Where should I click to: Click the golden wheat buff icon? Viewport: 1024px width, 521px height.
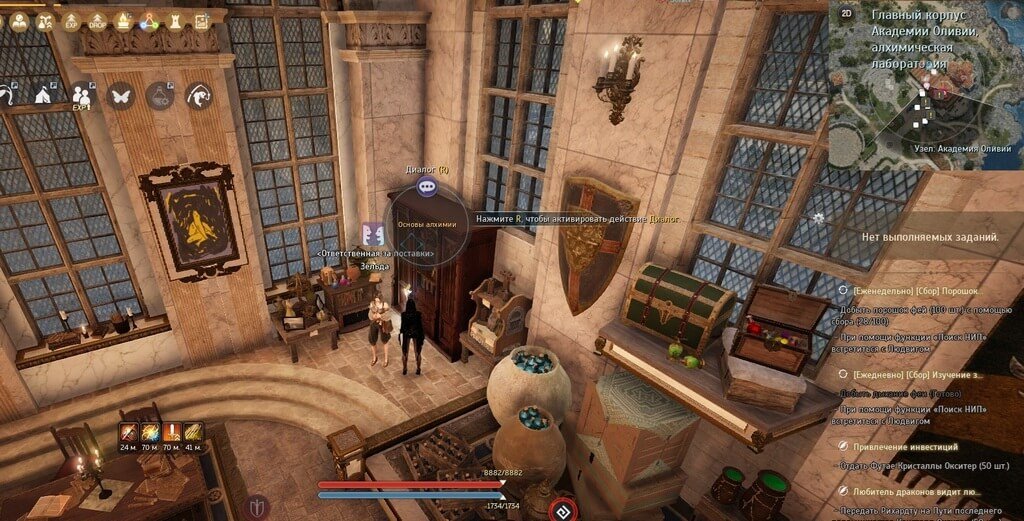[194, 432]
